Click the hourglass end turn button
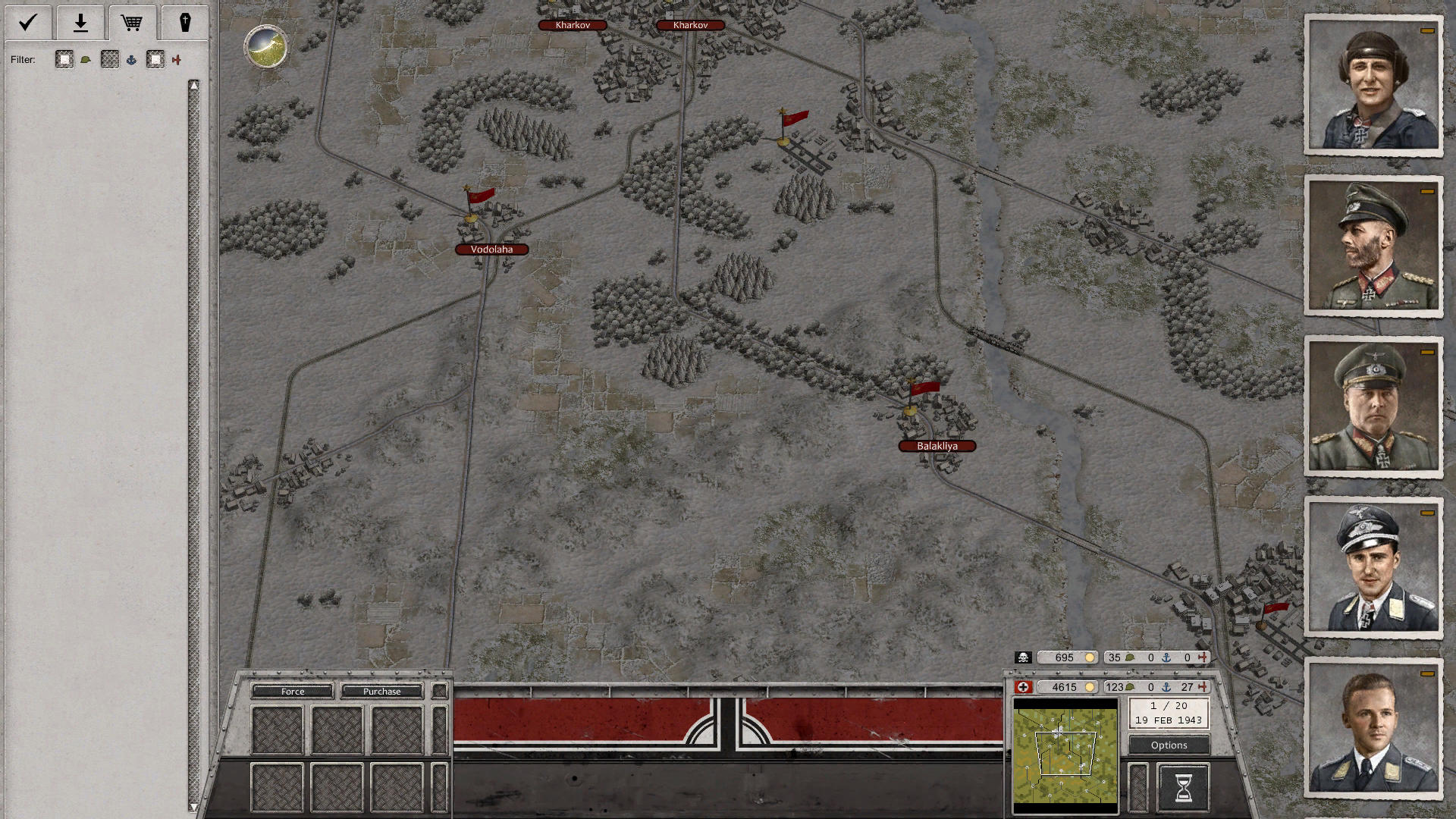The height and width of the screenshot is (819, 1456). (x=1184, y=785)
